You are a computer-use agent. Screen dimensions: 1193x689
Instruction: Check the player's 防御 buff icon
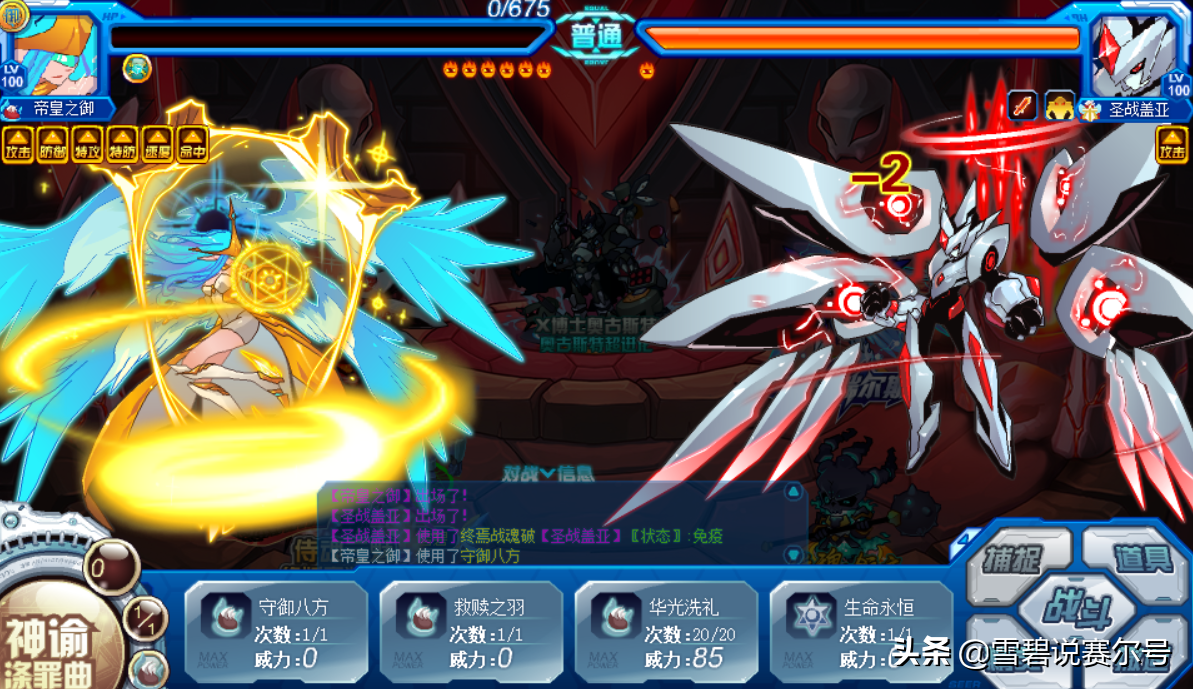[52, 145]
